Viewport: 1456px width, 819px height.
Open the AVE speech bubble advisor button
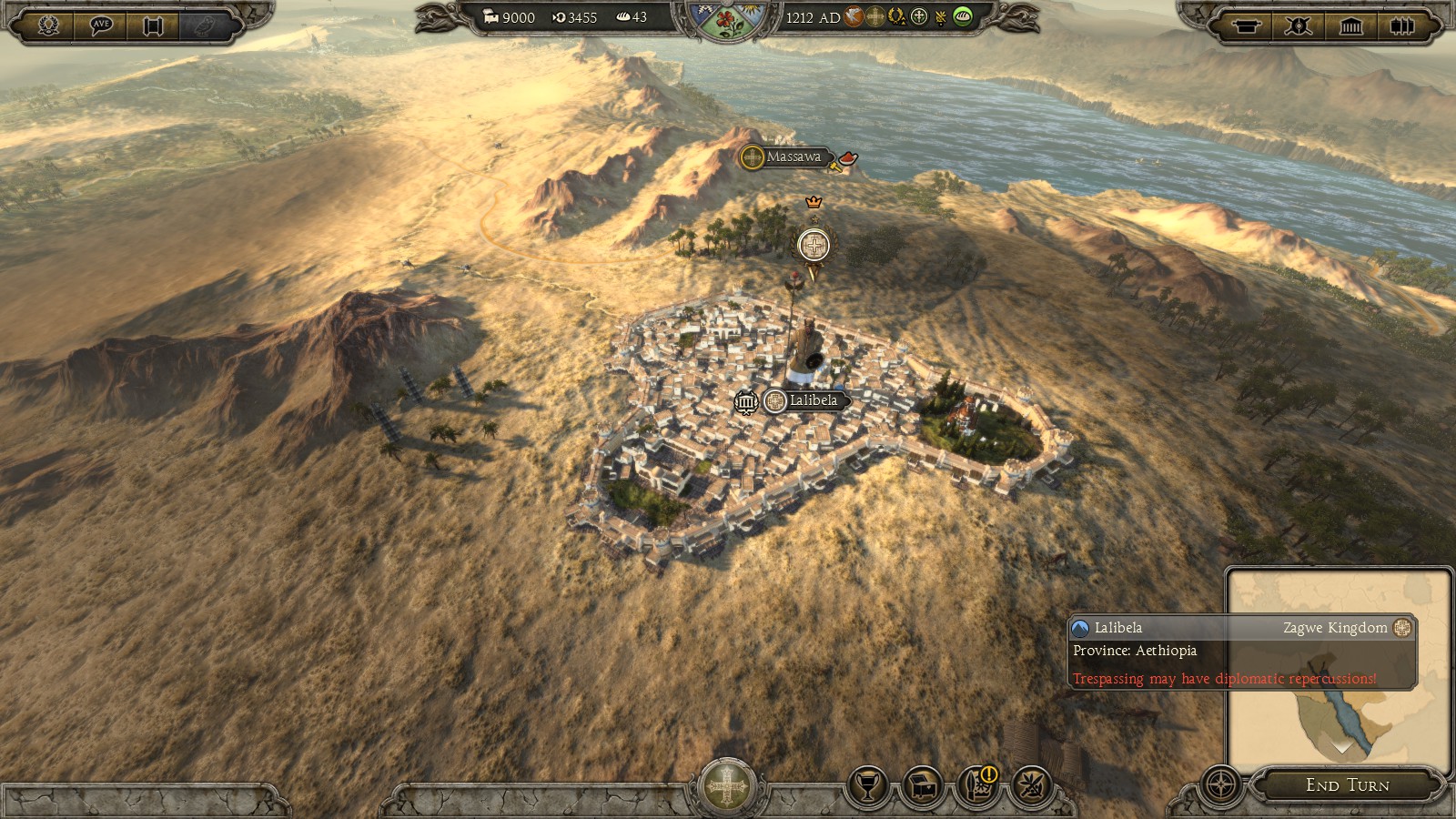100,25
